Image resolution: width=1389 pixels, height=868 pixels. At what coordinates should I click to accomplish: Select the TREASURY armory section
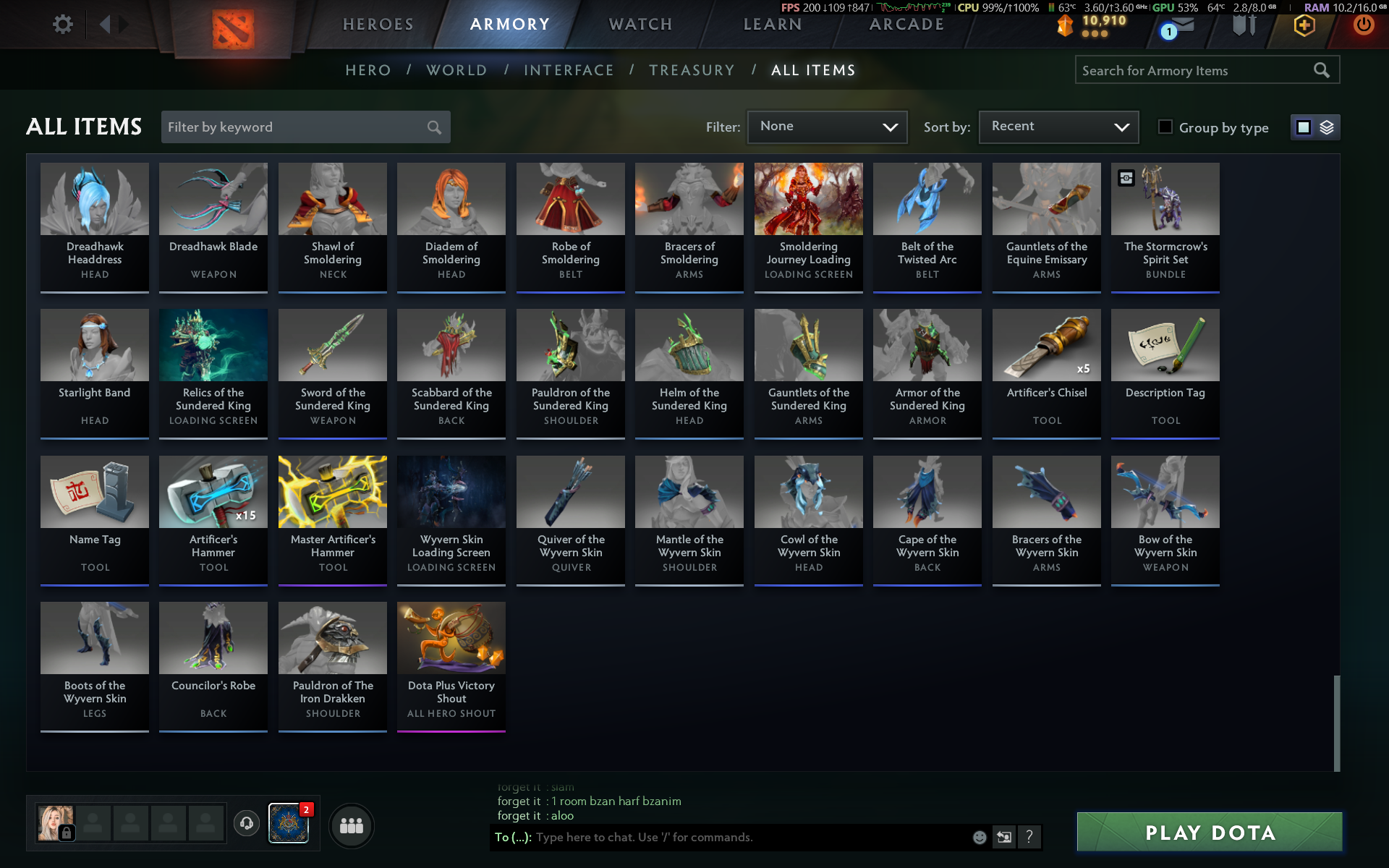click(x=691, y=70)
